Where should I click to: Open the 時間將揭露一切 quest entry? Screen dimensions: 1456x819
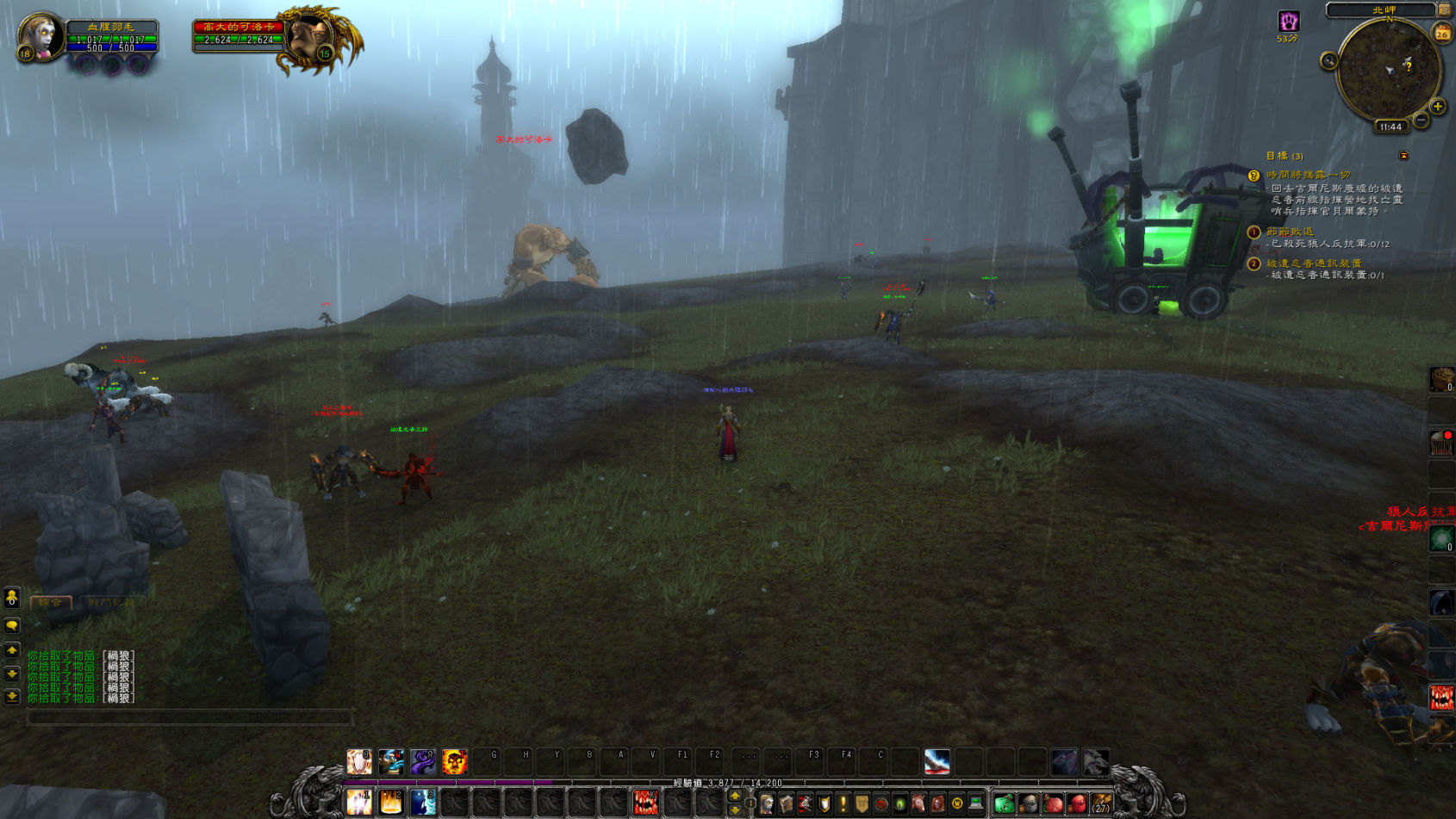click(x=1308, y=175)
